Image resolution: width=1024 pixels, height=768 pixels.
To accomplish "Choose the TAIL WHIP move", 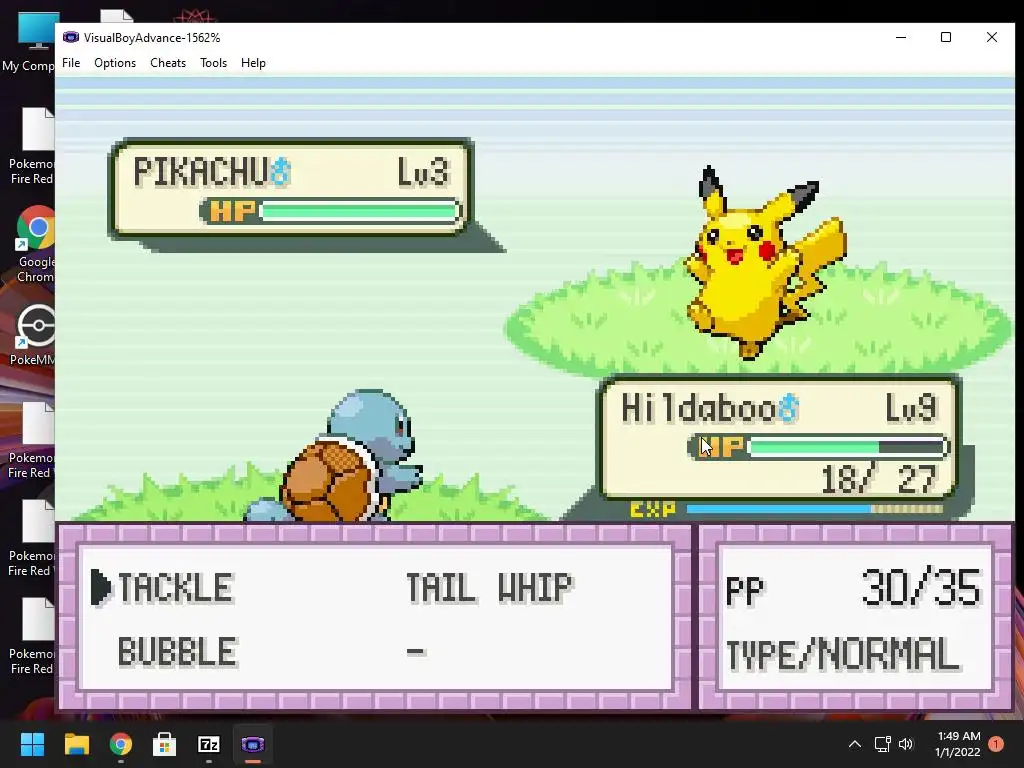I will click(488, 588).
